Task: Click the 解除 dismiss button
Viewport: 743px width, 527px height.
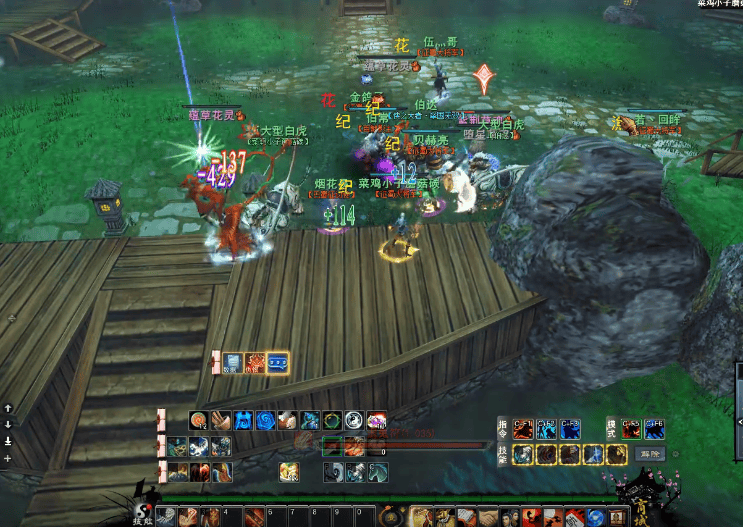Action: pos(652,454)
